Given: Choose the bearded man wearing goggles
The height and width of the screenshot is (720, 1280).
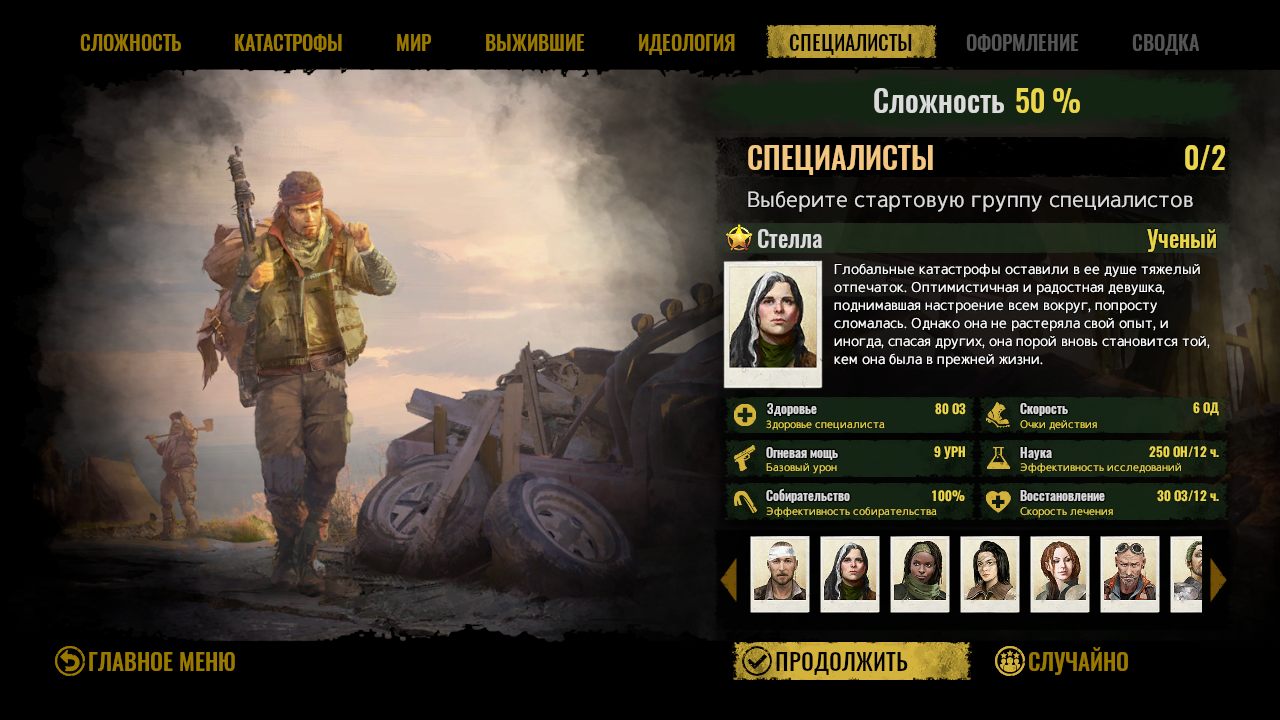Looking at the screenshot, I should [1130, 574].
